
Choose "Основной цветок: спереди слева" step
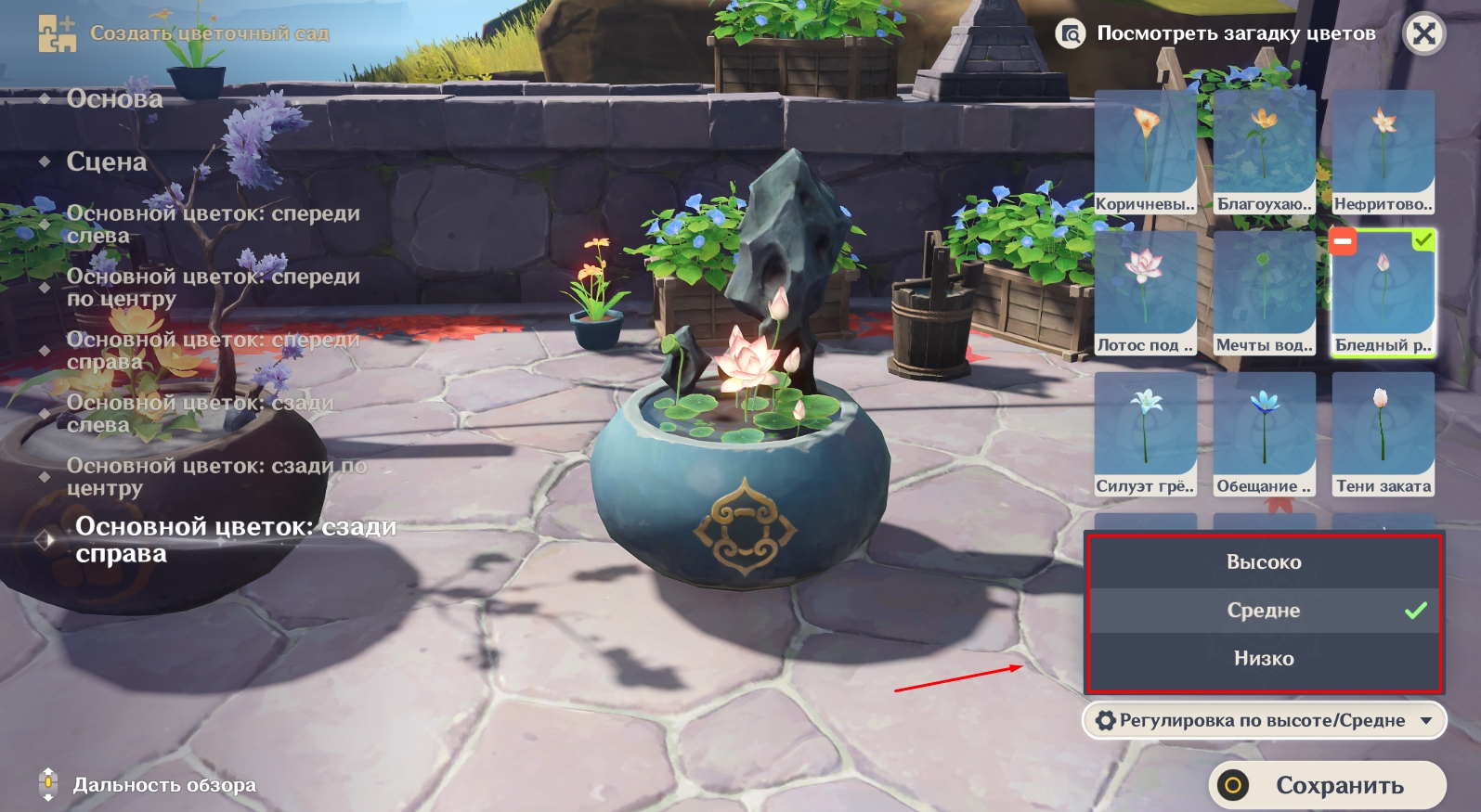click(212, 225)
